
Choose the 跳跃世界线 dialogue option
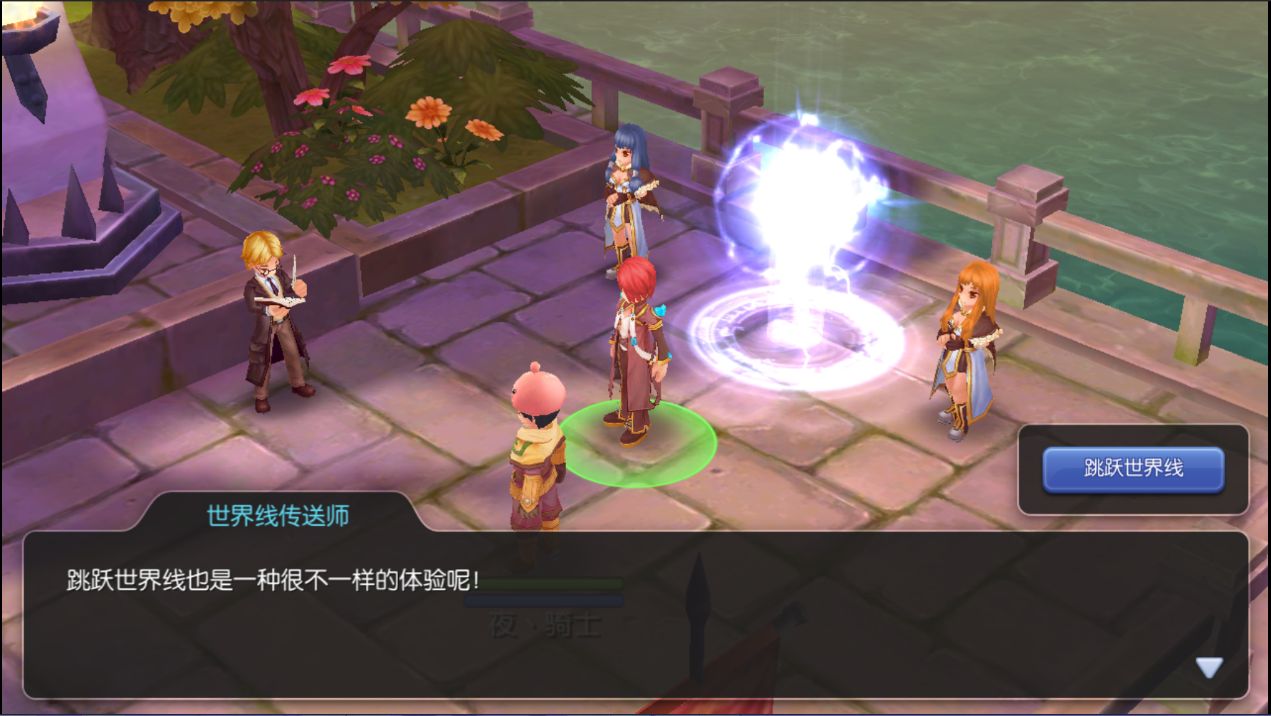coord(1133,469)
